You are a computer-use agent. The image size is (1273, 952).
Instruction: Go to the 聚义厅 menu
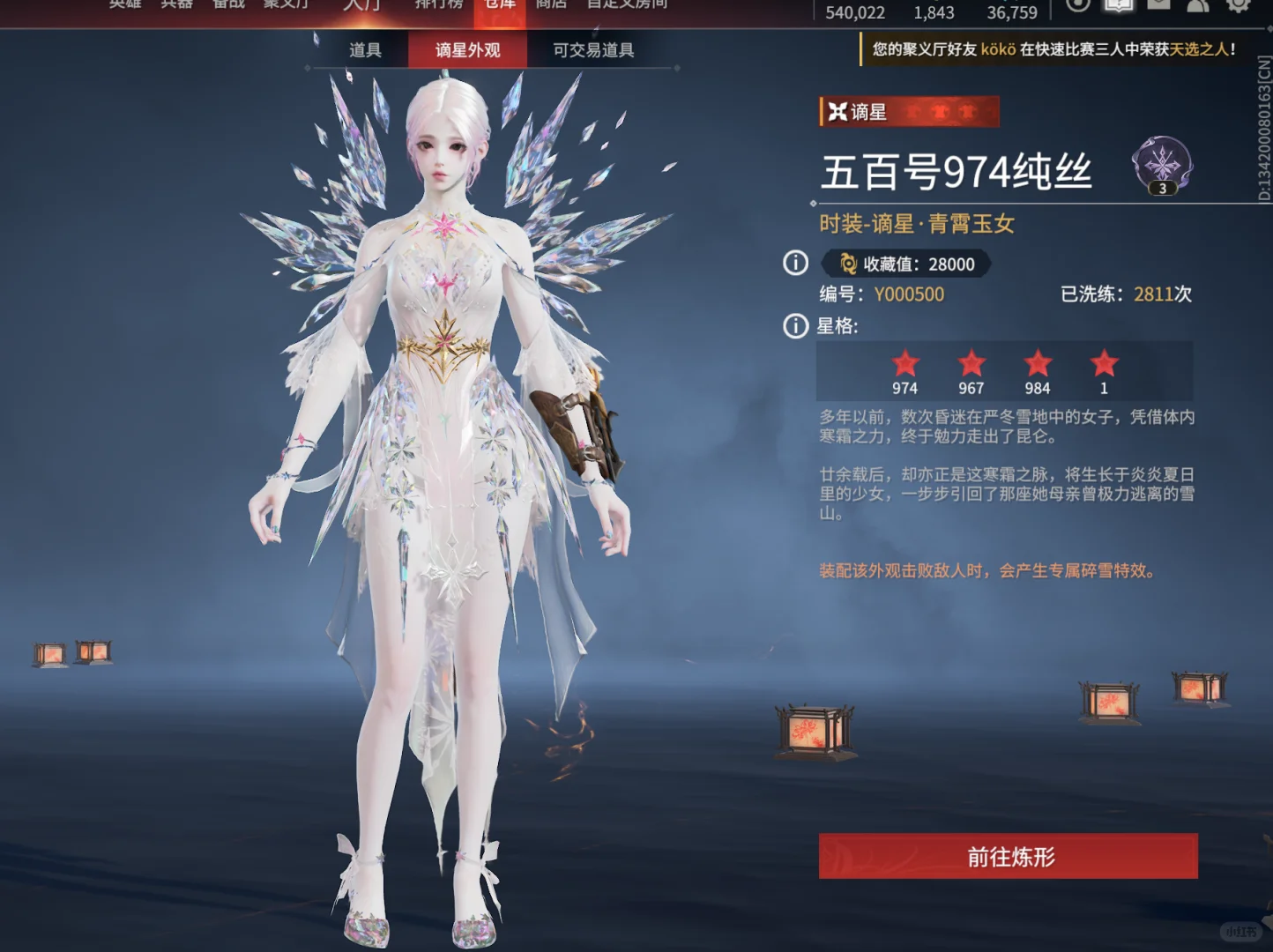(x=286, y=4)
